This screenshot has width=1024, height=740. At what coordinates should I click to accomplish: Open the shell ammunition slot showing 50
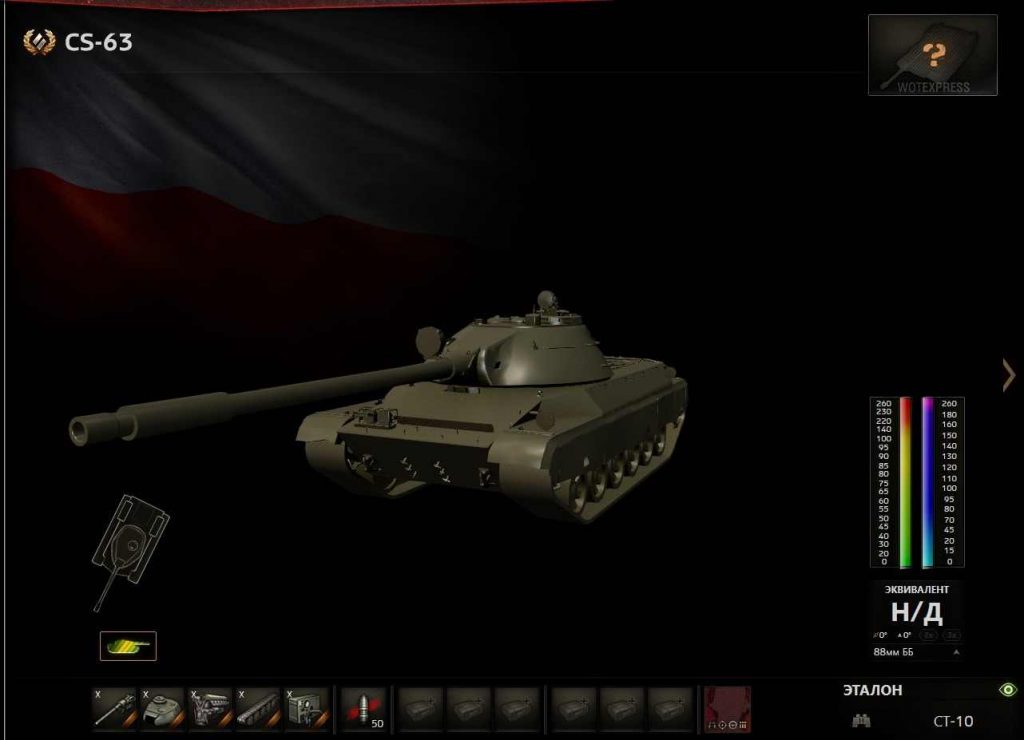coord(364,707)
